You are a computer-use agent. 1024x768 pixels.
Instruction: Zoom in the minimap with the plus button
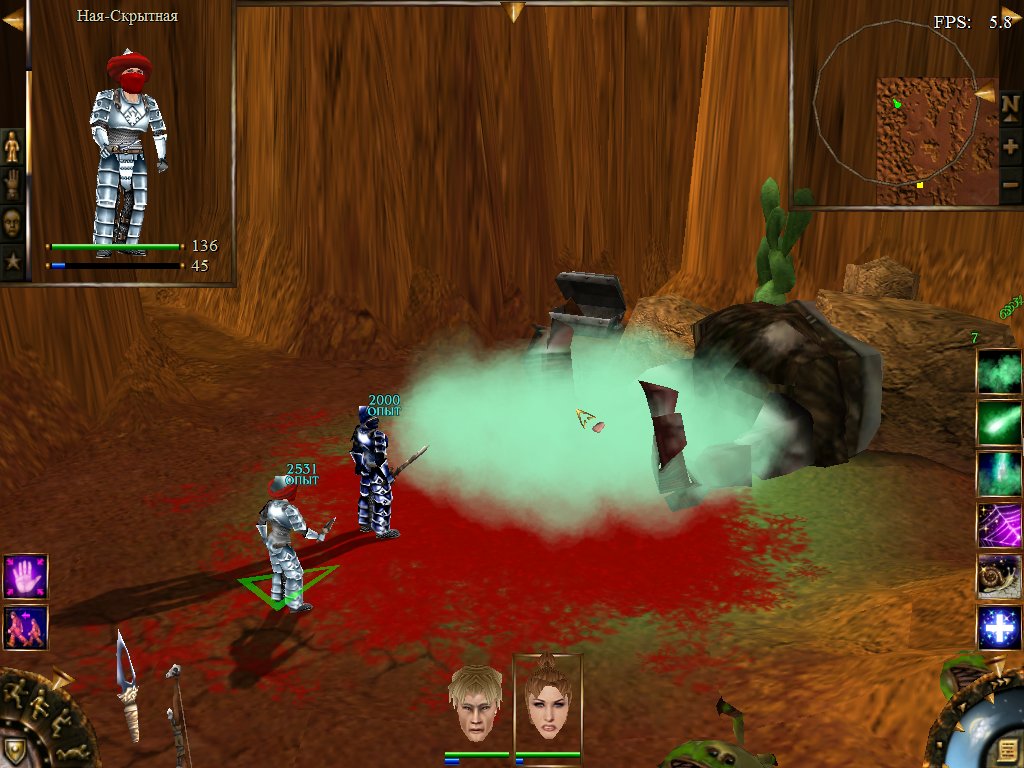click(1010, 147)
